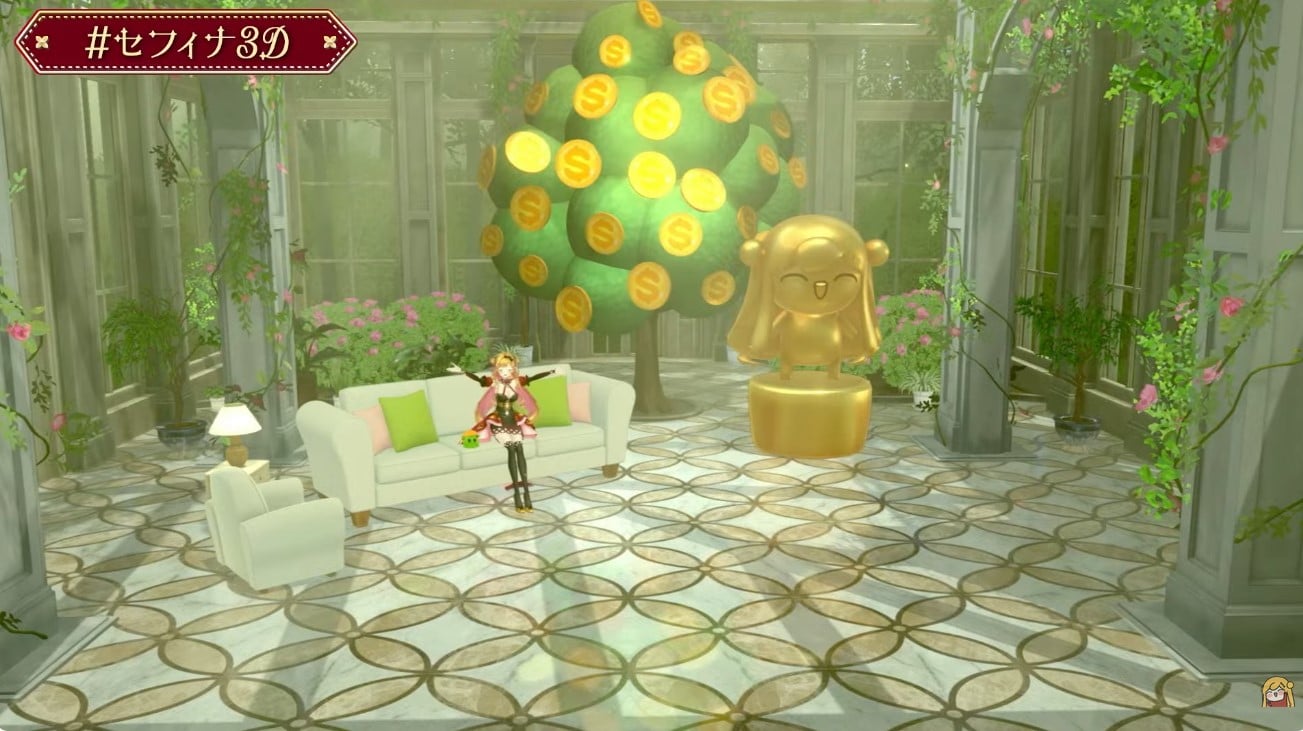Viewport: 1303px width, 731px height.
Task: Click the #セフィナ3D hashtag banner
Action: (x=186, y=41)
